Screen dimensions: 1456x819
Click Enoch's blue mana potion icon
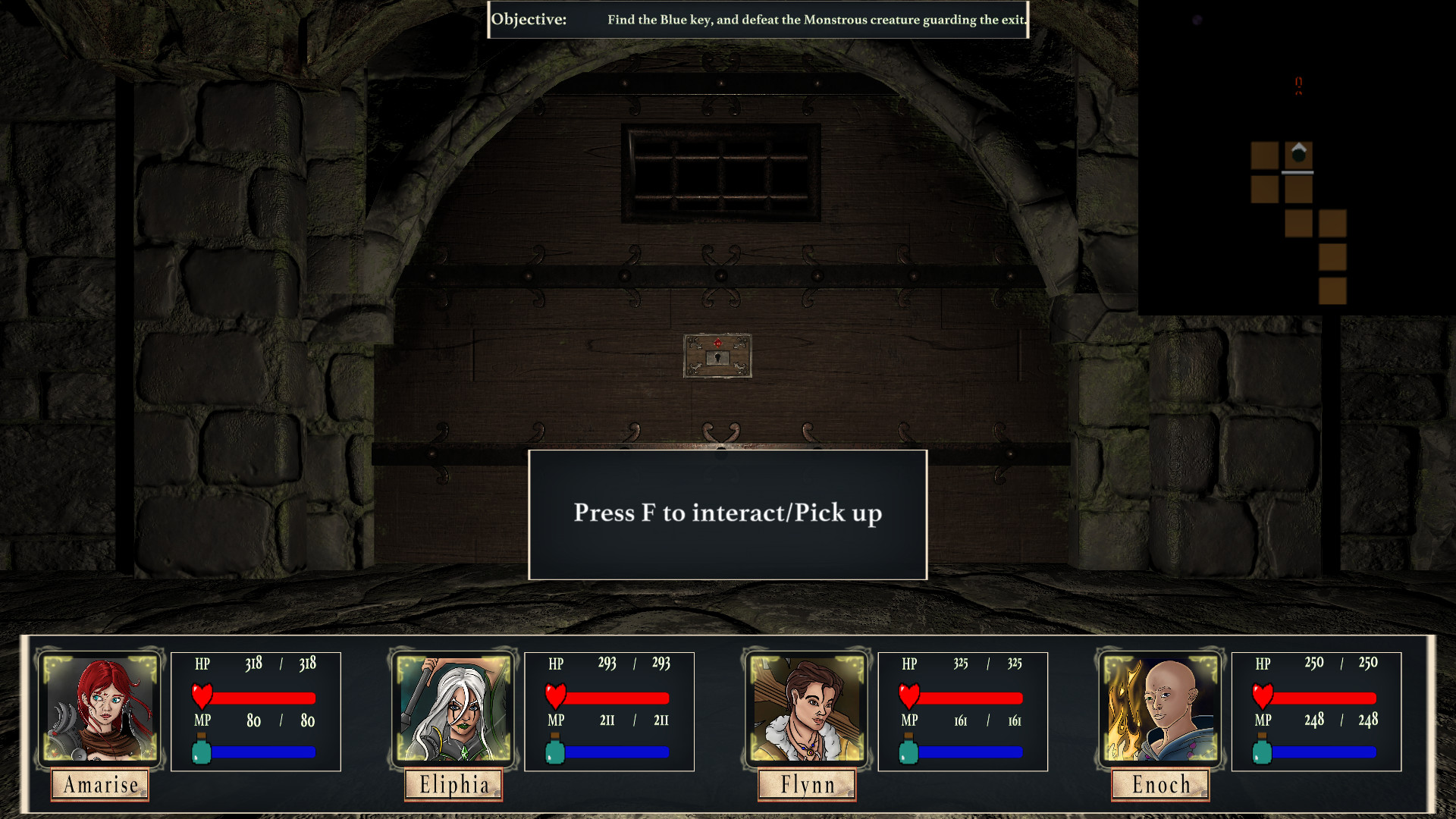(x=1260, y=751)
